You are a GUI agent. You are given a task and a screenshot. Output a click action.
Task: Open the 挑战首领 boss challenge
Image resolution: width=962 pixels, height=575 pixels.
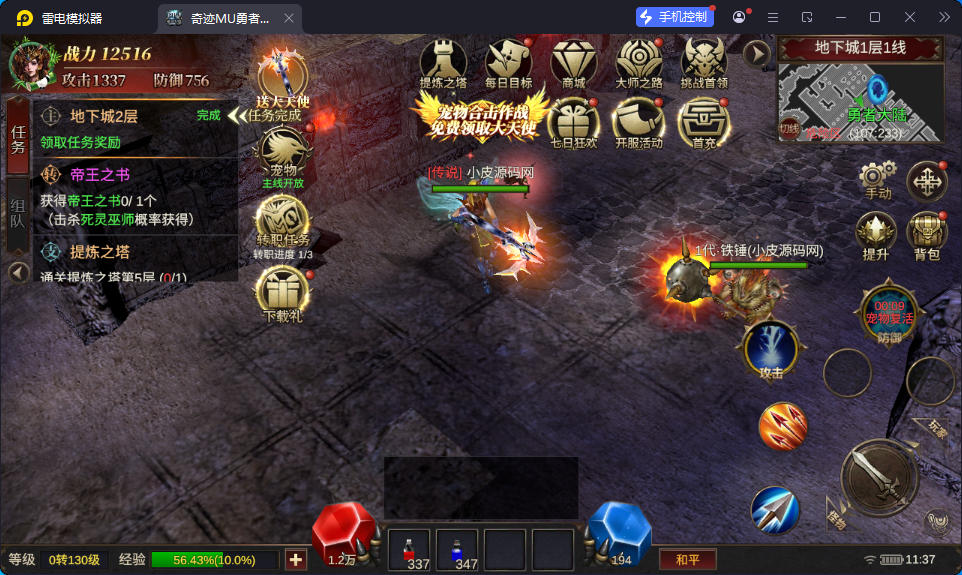704,63
